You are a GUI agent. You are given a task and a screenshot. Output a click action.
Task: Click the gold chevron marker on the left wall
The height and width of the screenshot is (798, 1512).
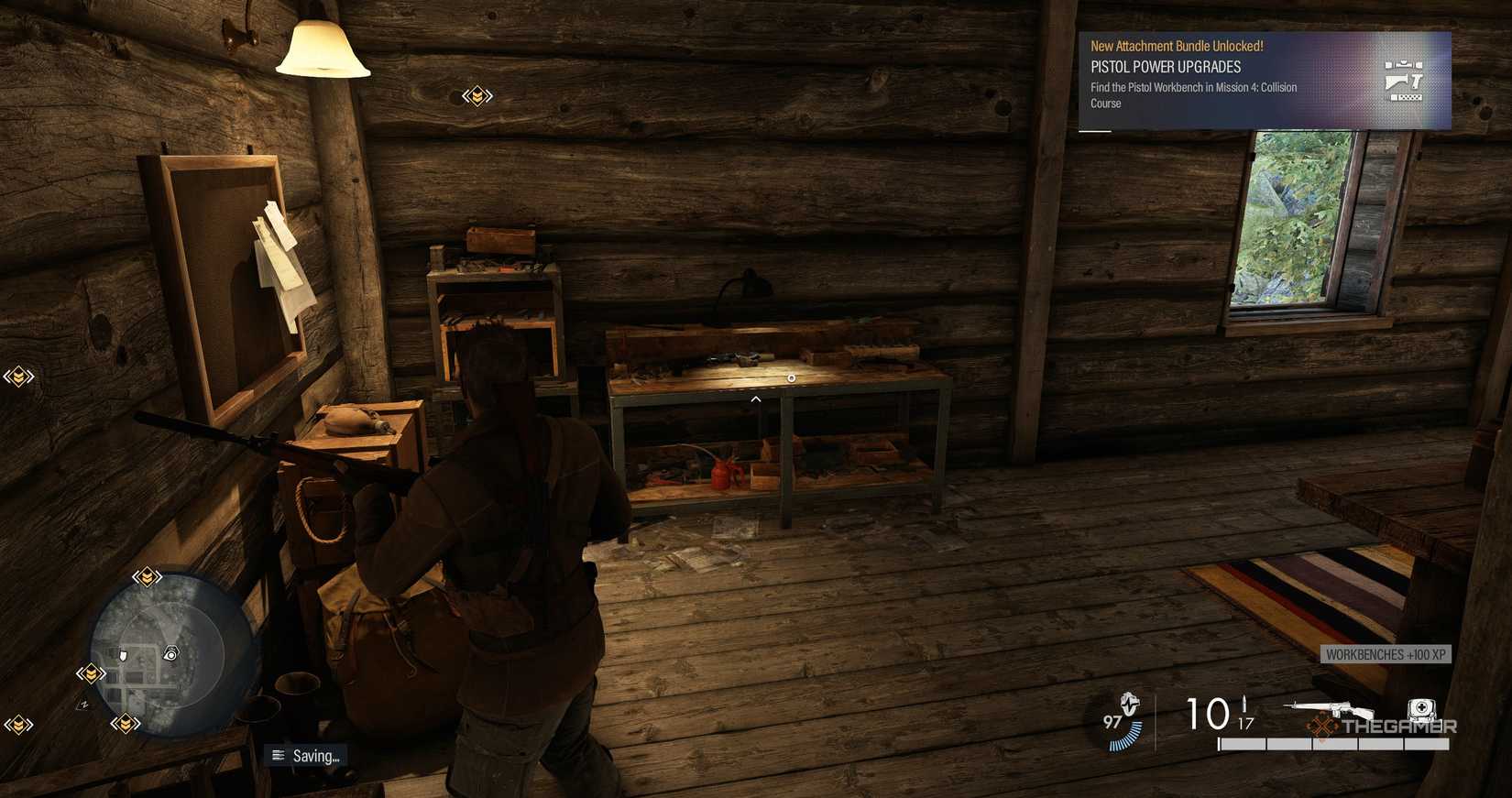18,377
